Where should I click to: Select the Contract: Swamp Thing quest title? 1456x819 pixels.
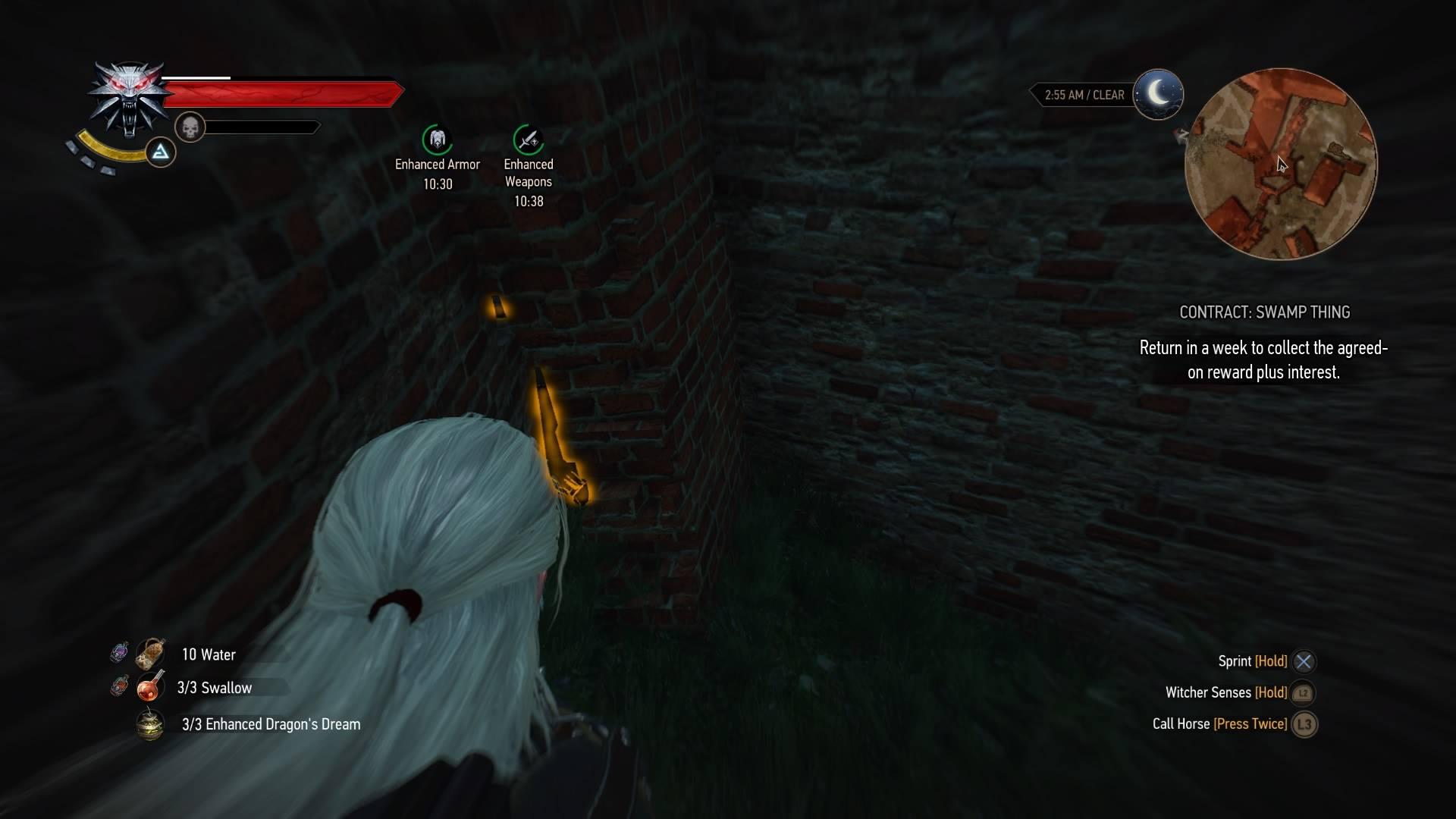click(1264, 312)
